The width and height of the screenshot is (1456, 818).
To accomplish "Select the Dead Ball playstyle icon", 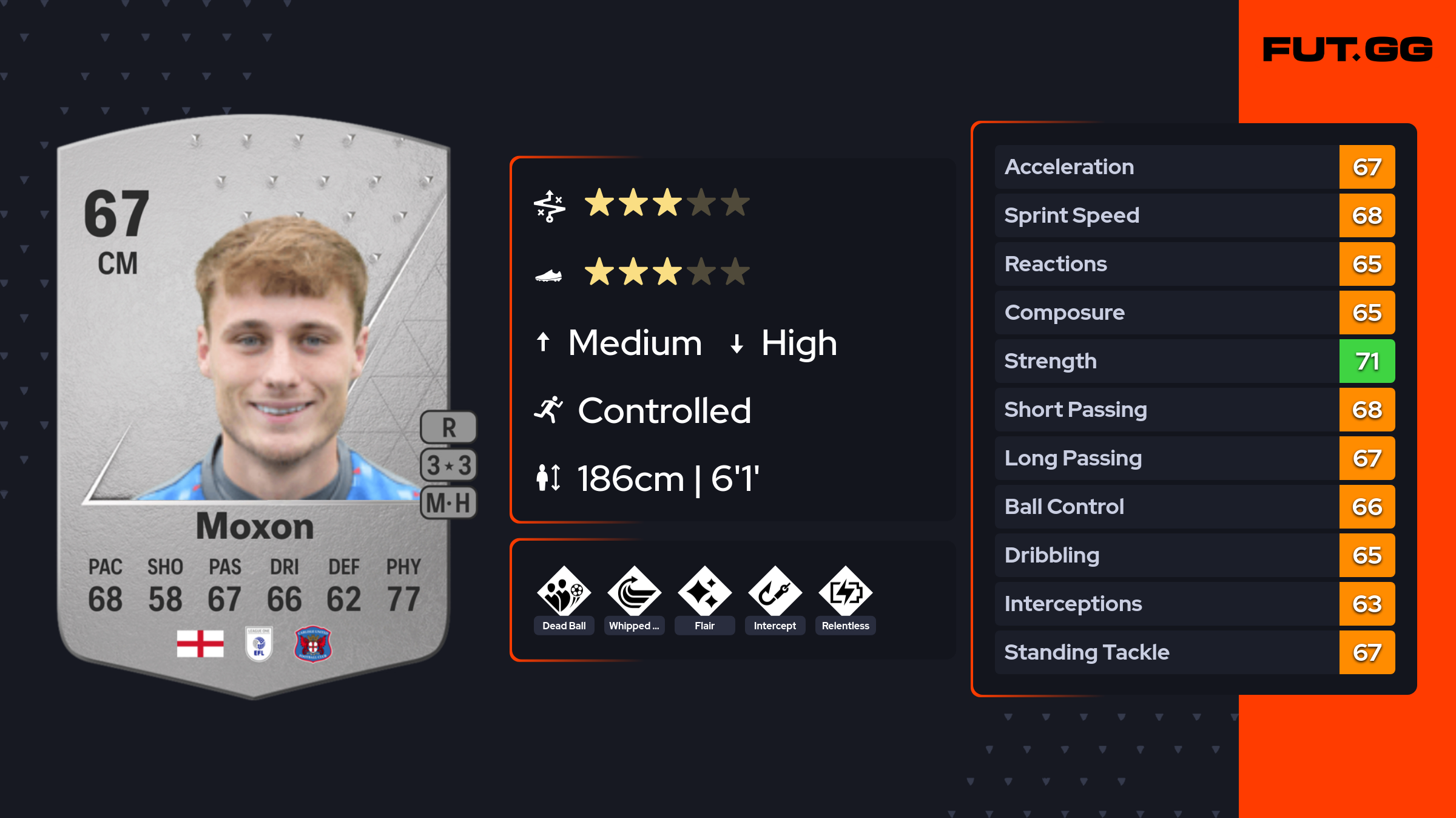I will (x=564, y=592).
